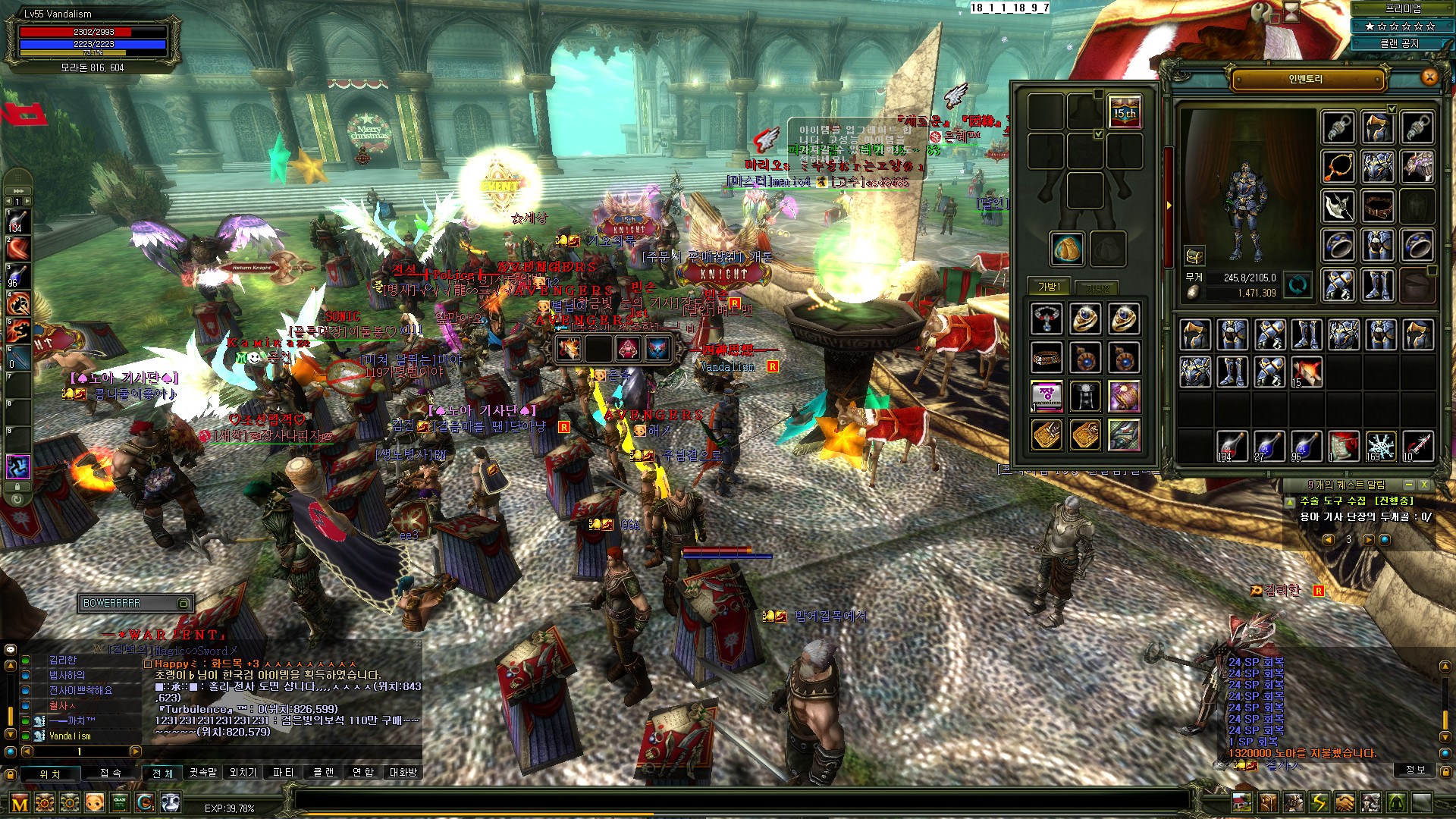Open the 귓속말 whisper chat tab

coord(203,773)
